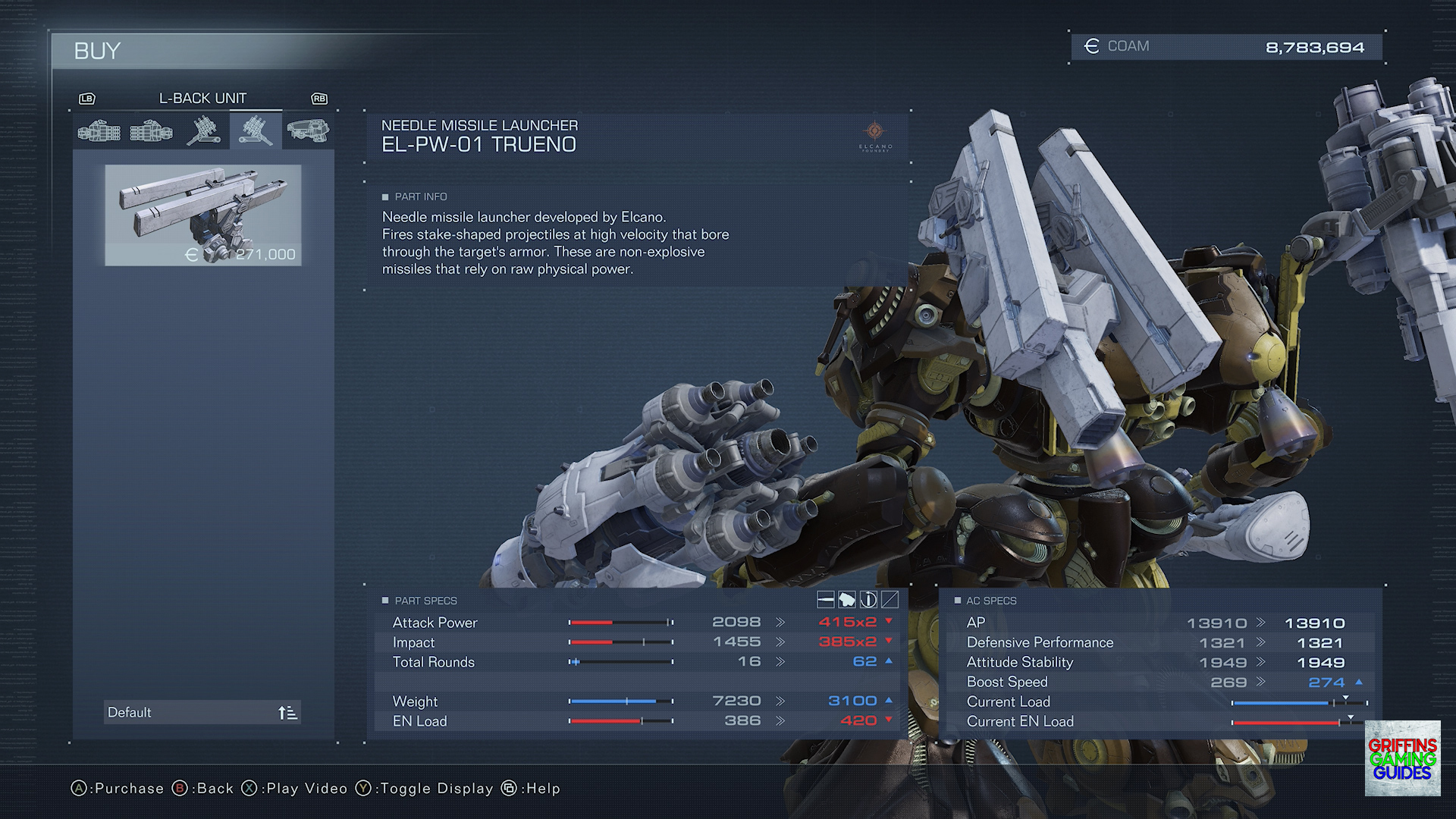Switch to the unhighlighted missile launcher tab

tap(203, 130)
